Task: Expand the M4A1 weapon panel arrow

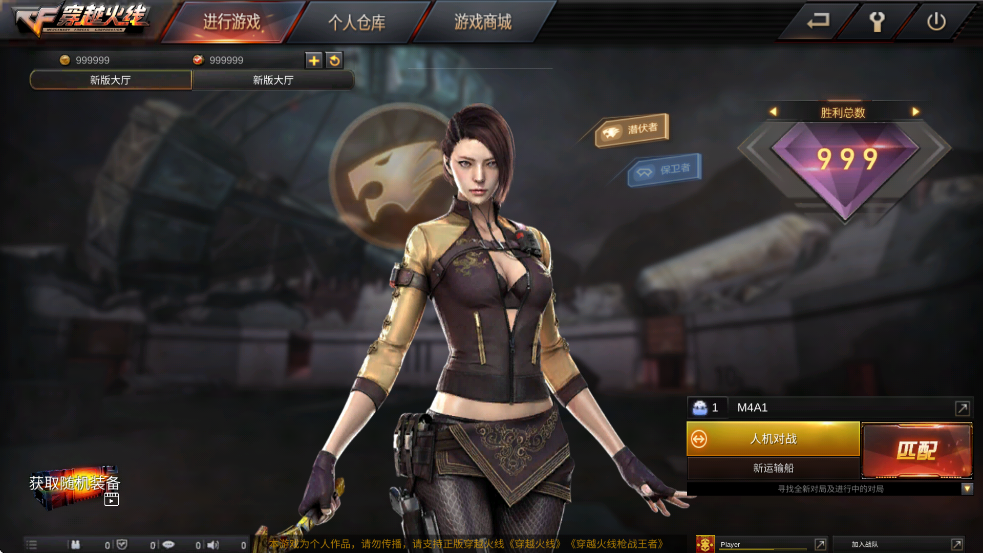Action: coord(962,408)
